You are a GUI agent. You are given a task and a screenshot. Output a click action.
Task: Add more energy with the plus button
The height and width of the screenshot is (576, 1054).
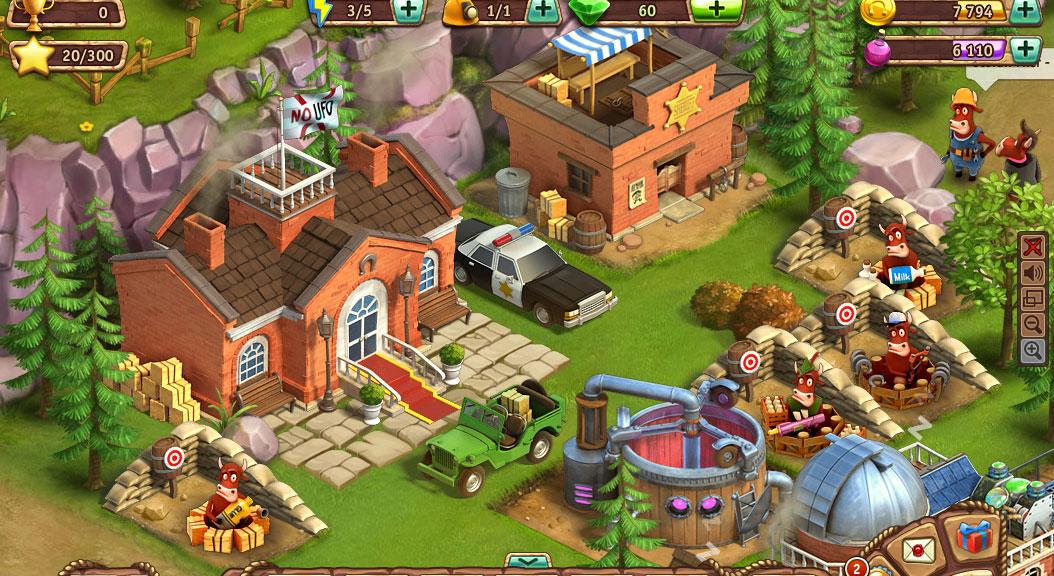click(407, 11)
